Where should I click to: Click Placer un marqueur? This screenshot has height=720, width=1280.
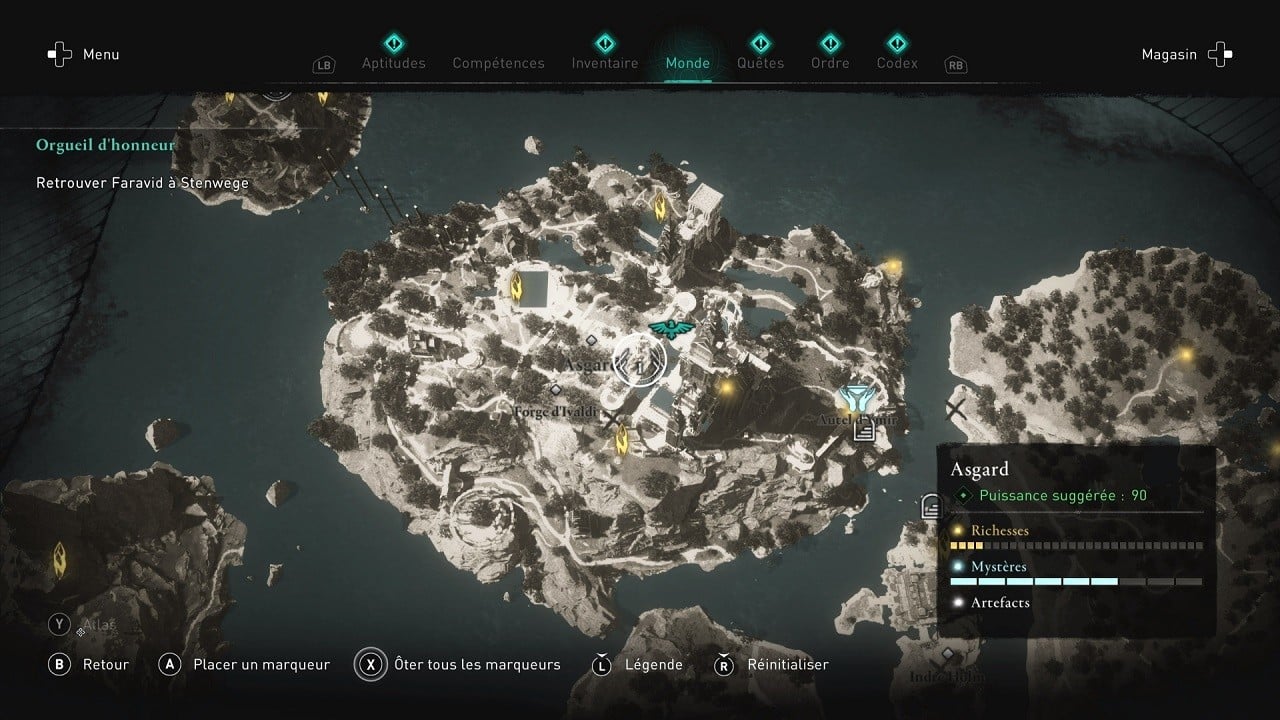(259, 664)
